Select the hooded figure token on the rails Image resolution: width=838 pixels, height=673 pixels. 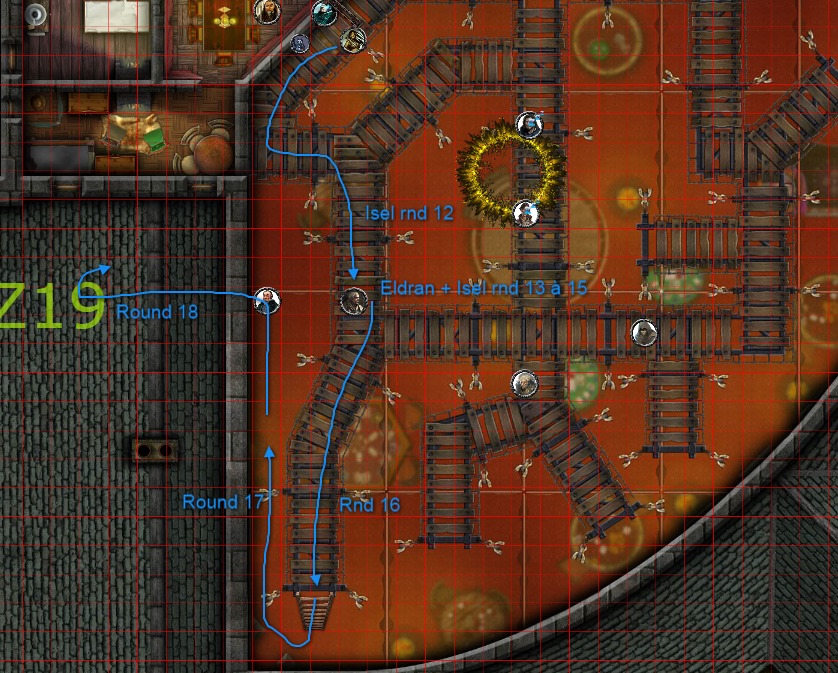[645, 333]
